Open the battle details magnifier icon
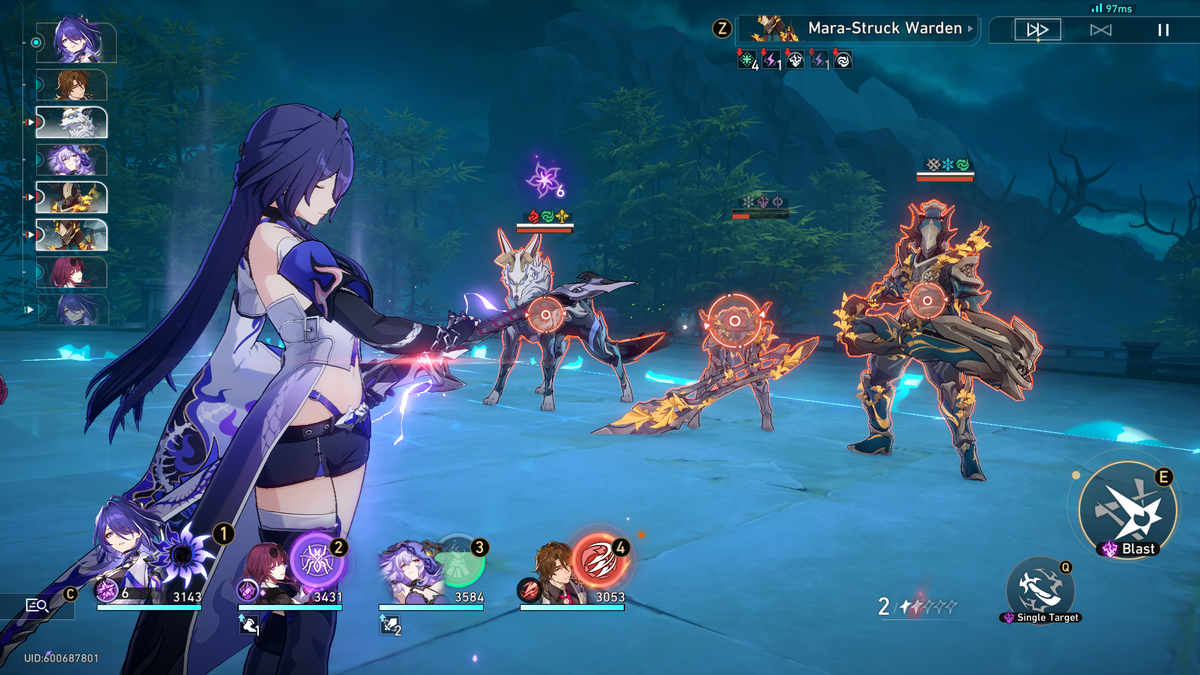The image size is (1200, 675). point(38,605)
